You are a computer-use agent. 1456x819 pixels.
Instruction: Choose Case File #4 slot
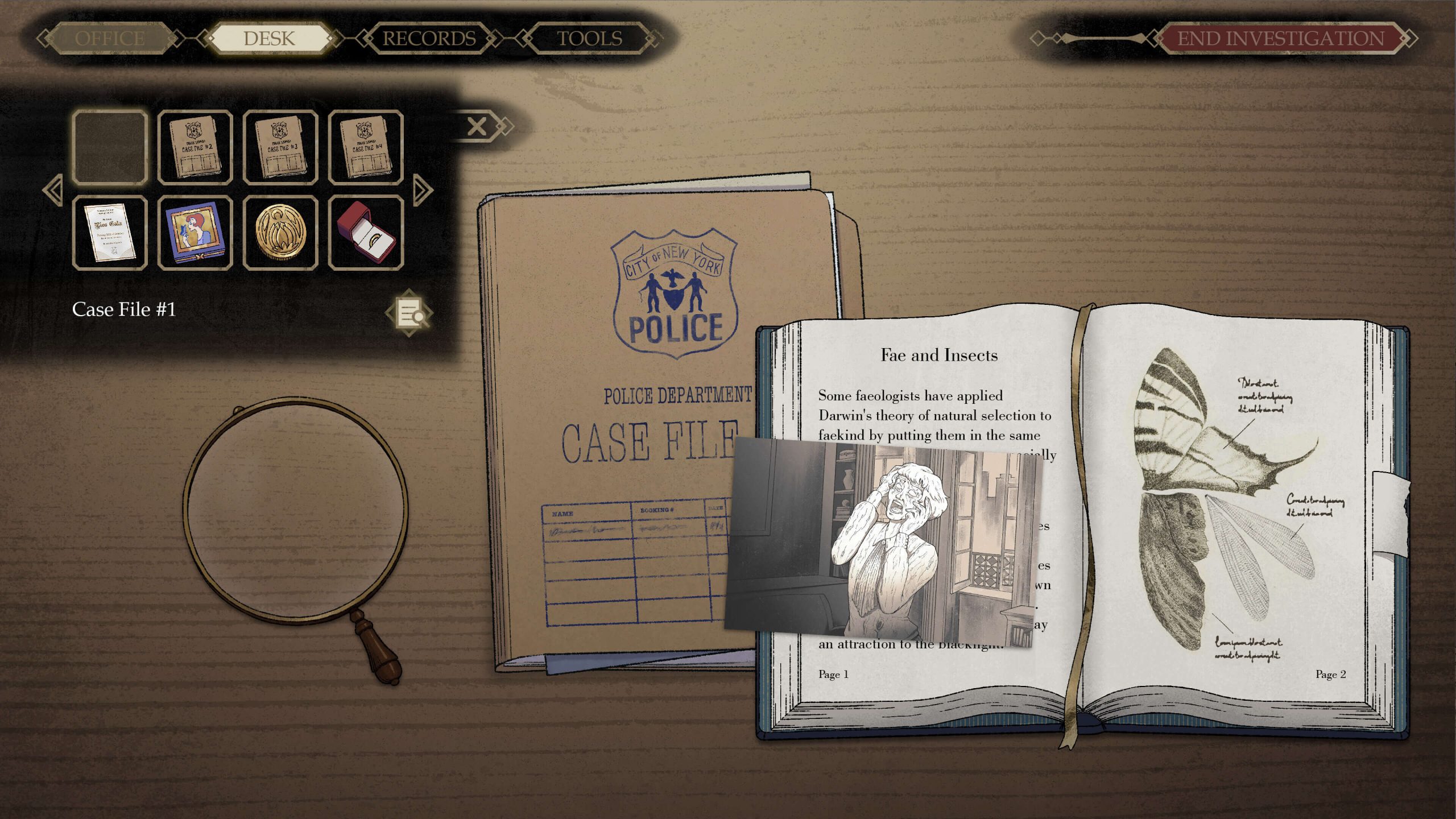366,147
